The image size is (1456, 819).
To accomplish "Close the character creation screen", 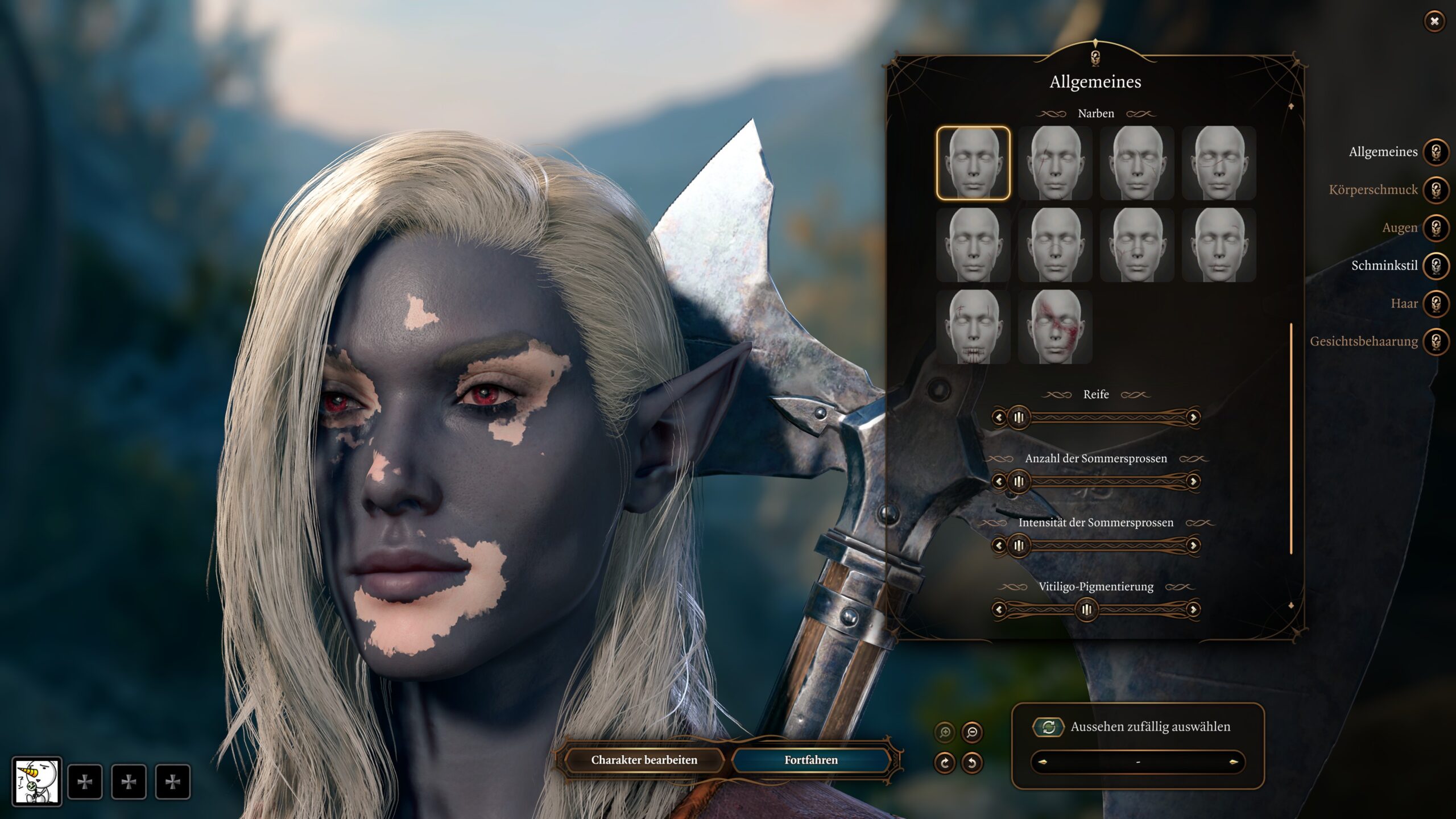I will click(x=1434, y=22).
